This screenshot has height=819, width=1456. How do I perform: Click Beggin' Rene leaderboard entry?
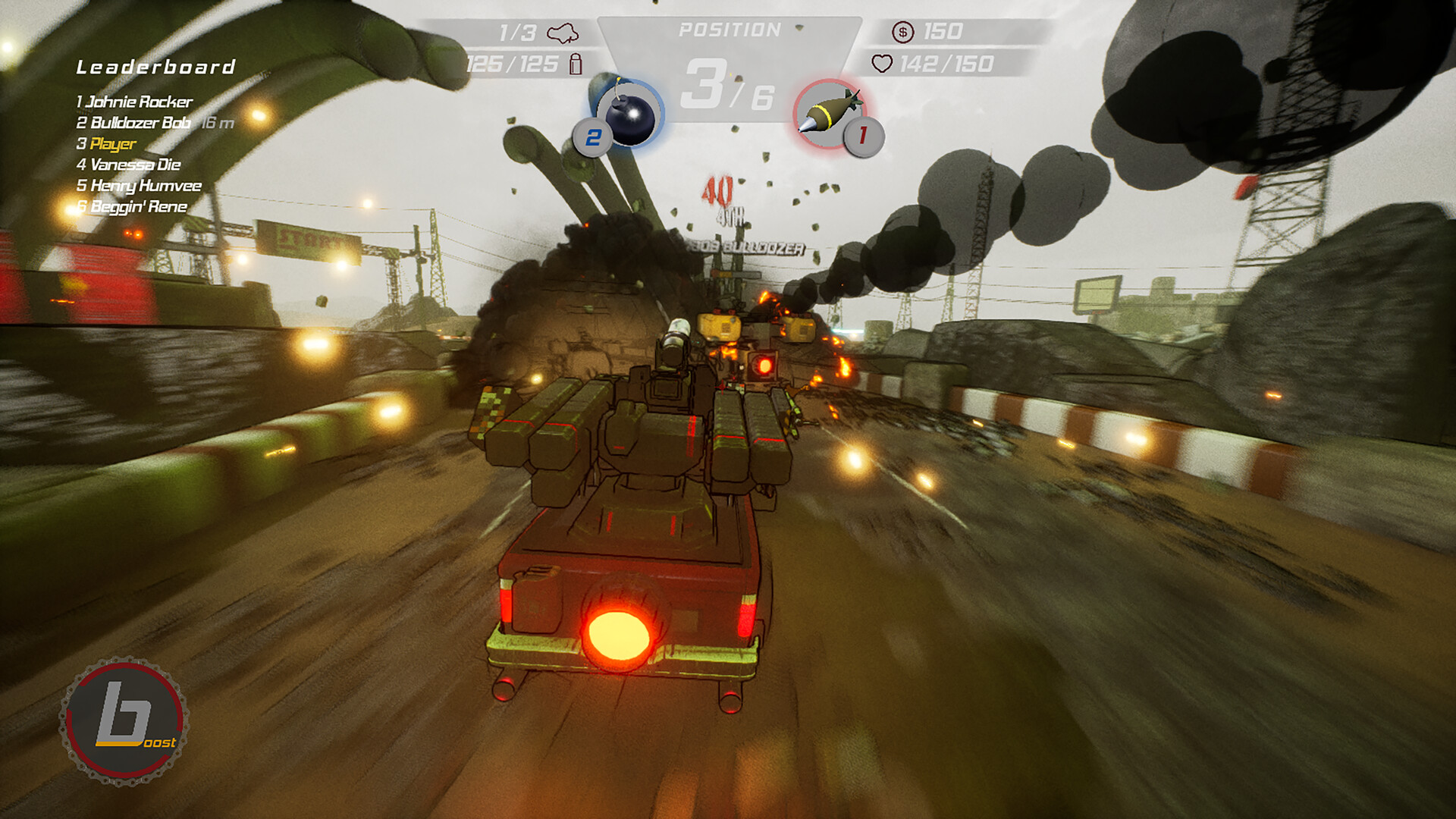pyautogui.click(x=133, y=207)
